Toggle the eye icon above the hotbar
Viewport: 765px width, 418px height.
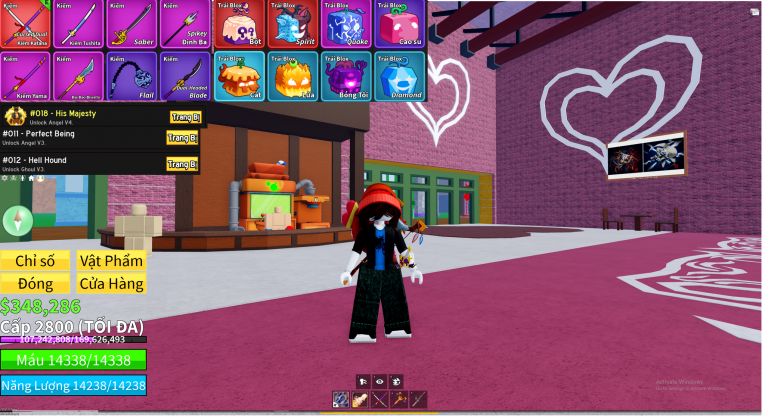click(x=380, y=381)
